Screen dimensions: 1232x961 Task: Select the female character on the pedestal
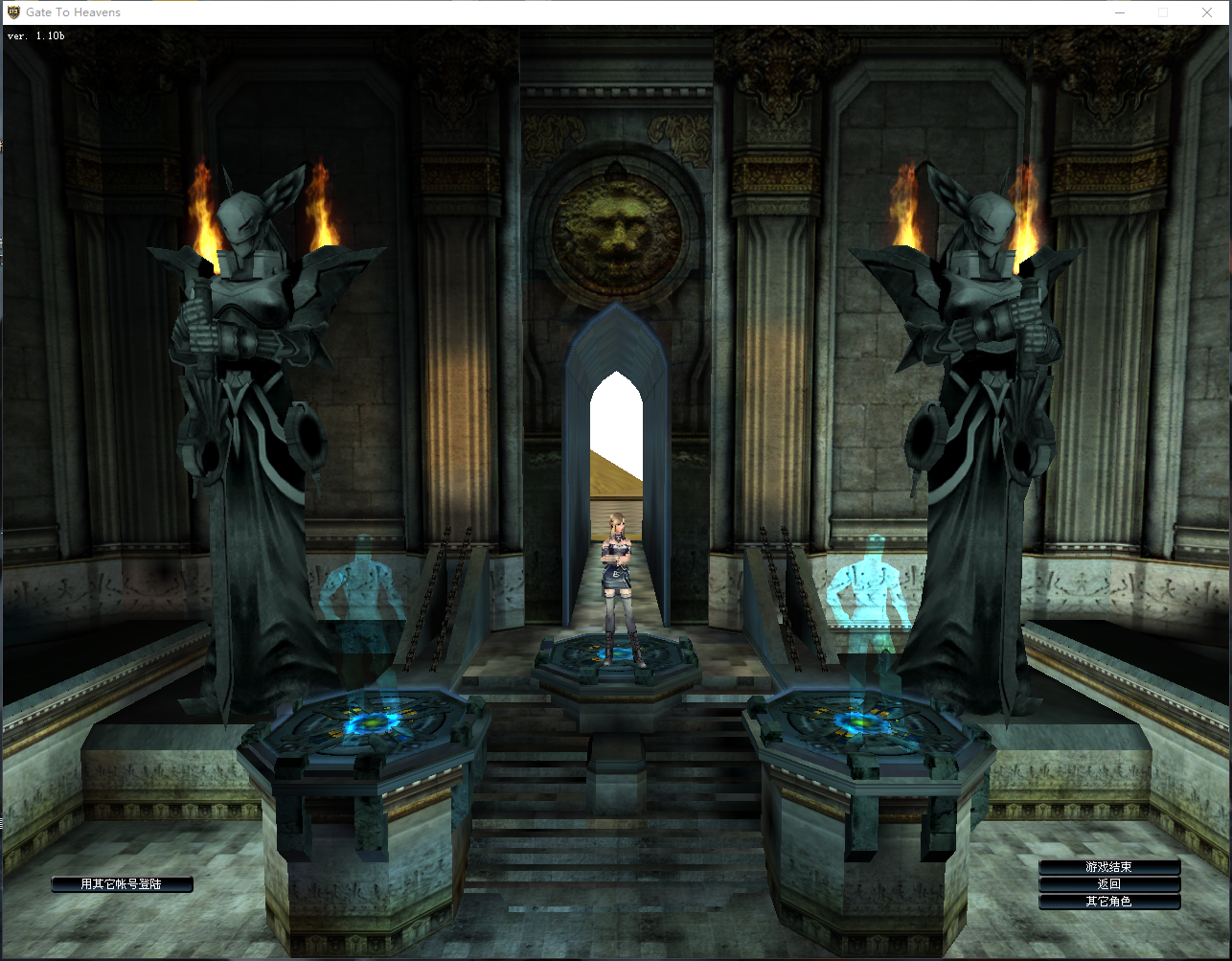(620, 586)
